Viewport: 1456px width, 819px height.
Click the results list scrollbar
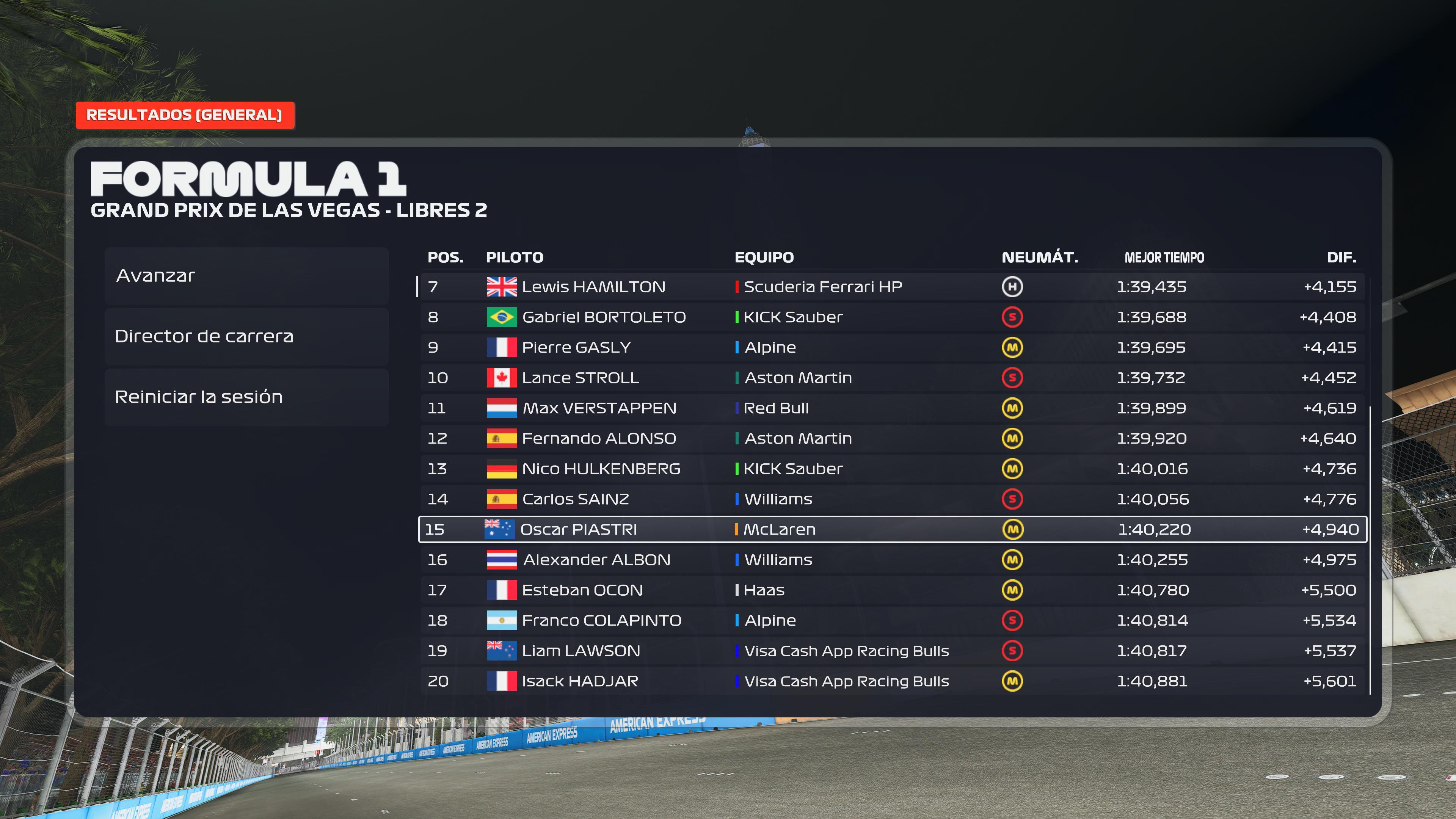pyautogui.click(x=1371, y=548)
